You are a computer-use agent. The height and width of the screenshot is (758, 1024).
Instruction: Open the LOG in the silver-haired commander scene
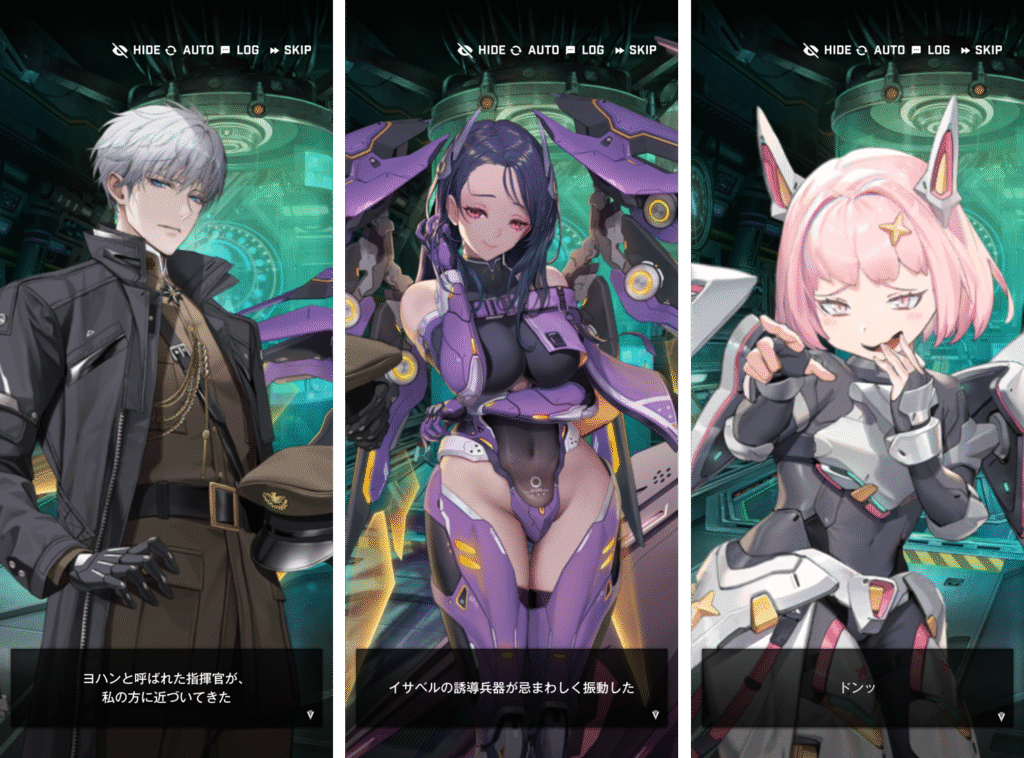239,50
